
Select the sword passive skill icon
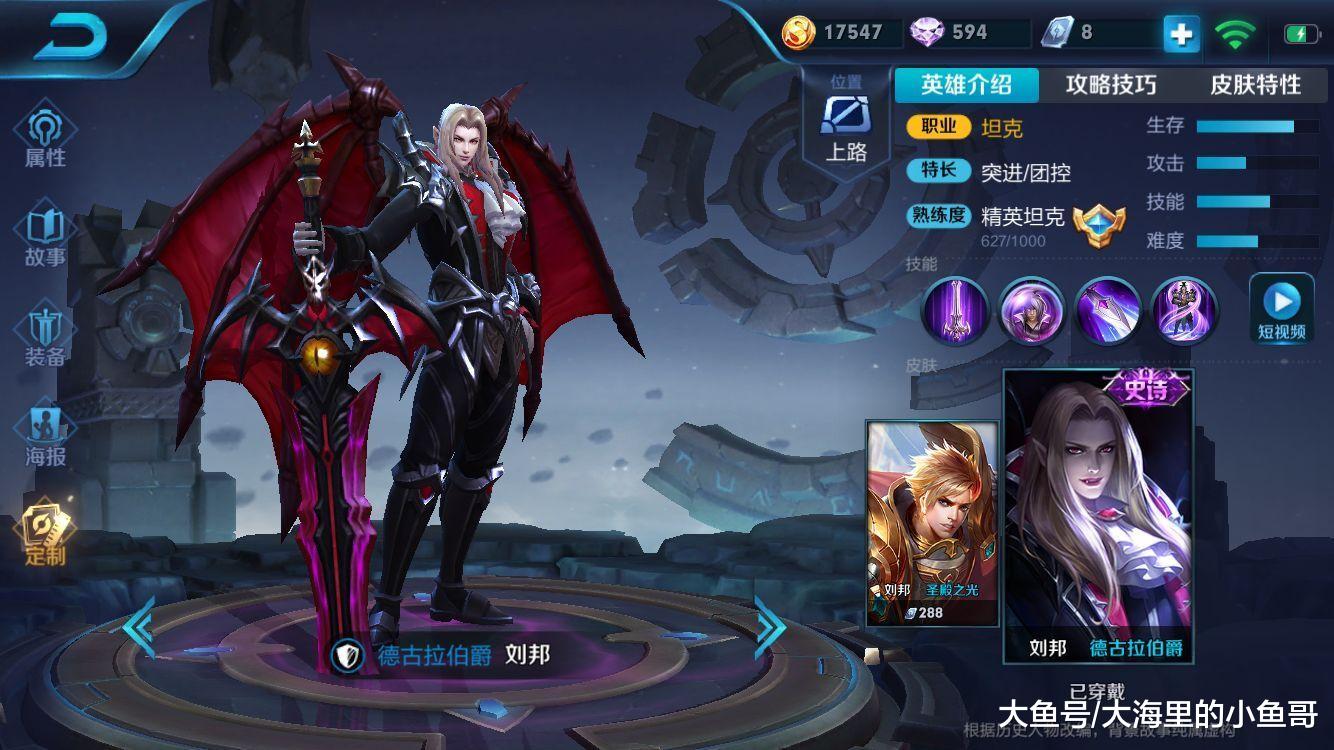point(955,310)
